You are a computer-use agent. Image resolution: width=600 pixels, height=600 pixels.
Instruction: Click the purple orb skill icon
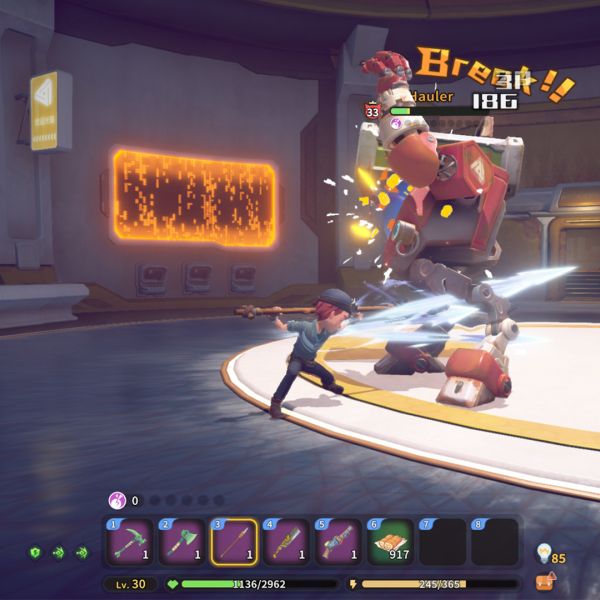point(117,500)
